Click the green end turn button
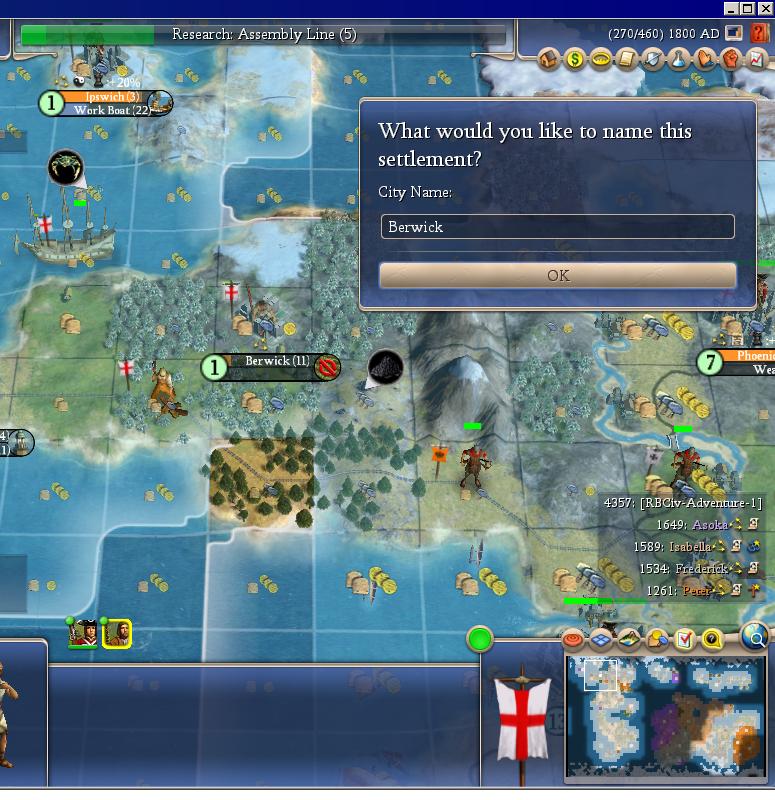This screenshot has width=775, height=800. [480, 638]
